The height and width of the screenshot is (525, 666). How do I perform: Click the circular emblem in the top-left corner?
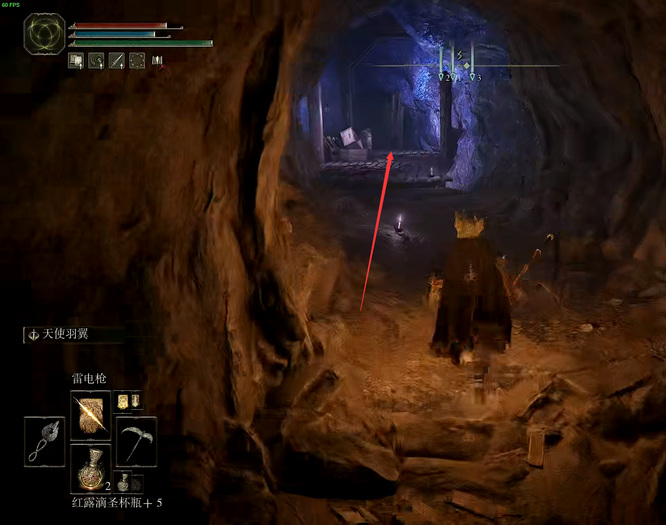tap(44, 33)
